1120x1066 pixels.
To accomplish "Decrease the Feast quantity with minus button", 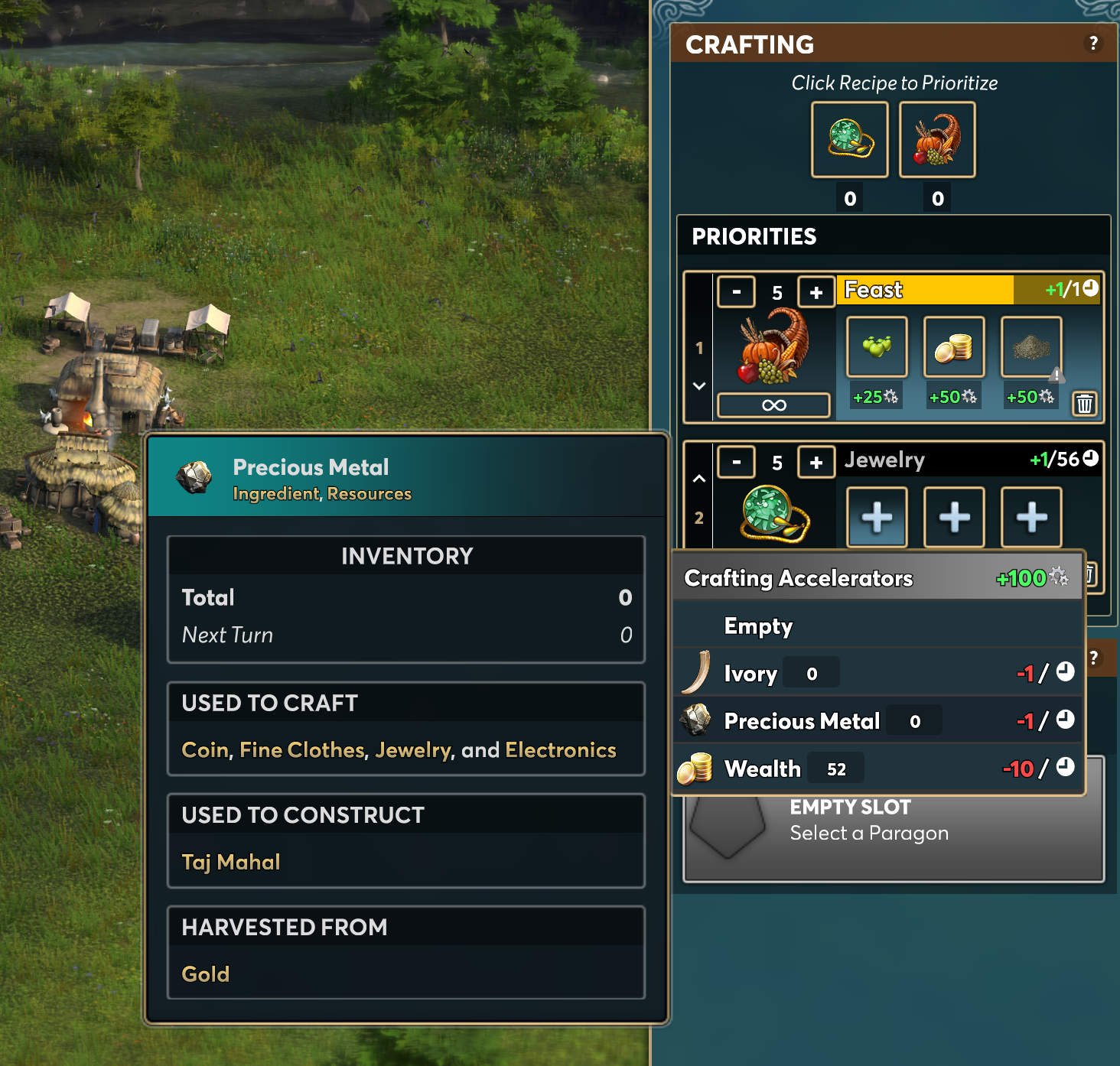I will [x=736, y=292].
